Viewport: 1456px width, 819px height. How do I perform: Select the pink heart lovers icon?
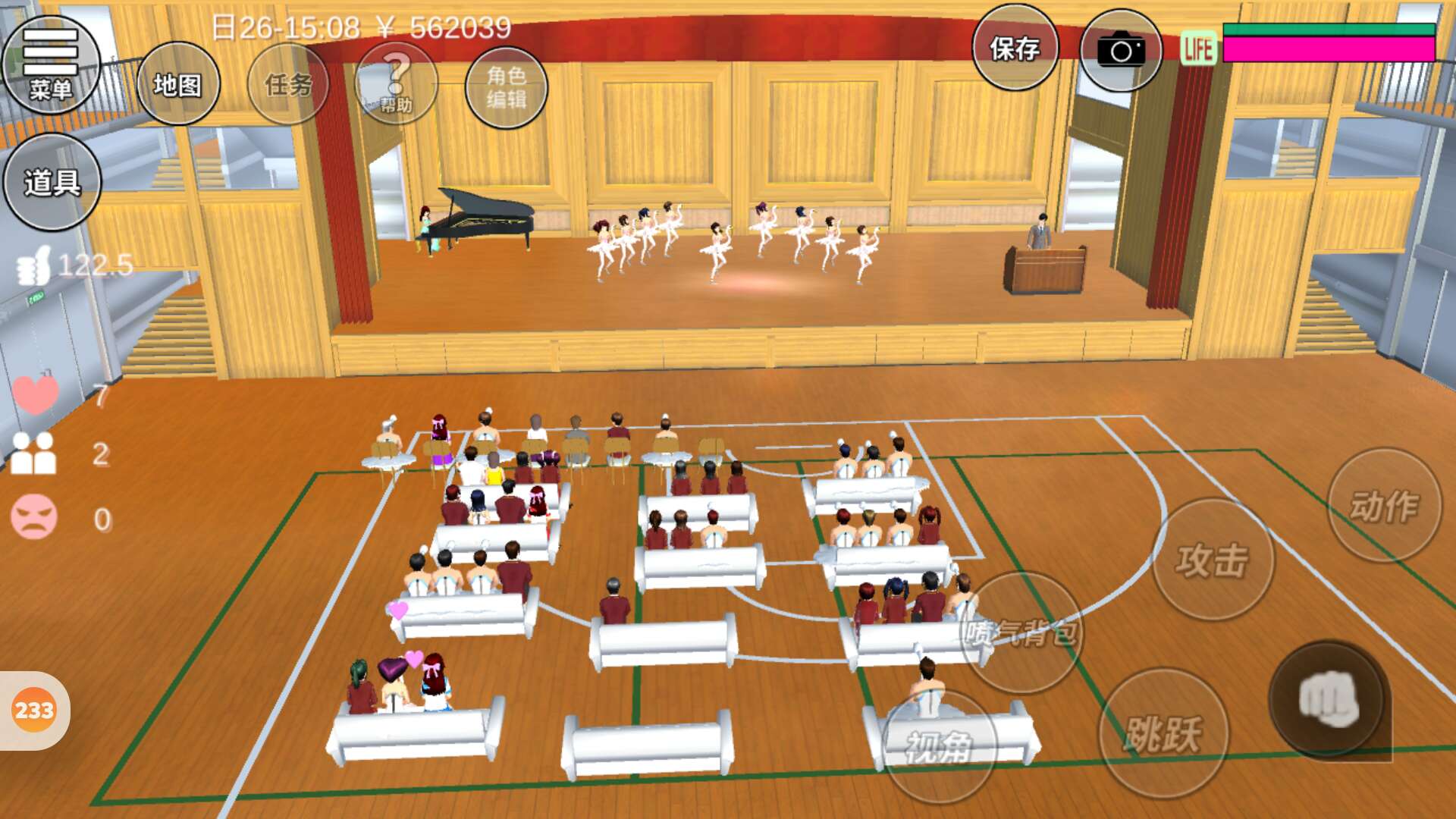click(35, 394)
